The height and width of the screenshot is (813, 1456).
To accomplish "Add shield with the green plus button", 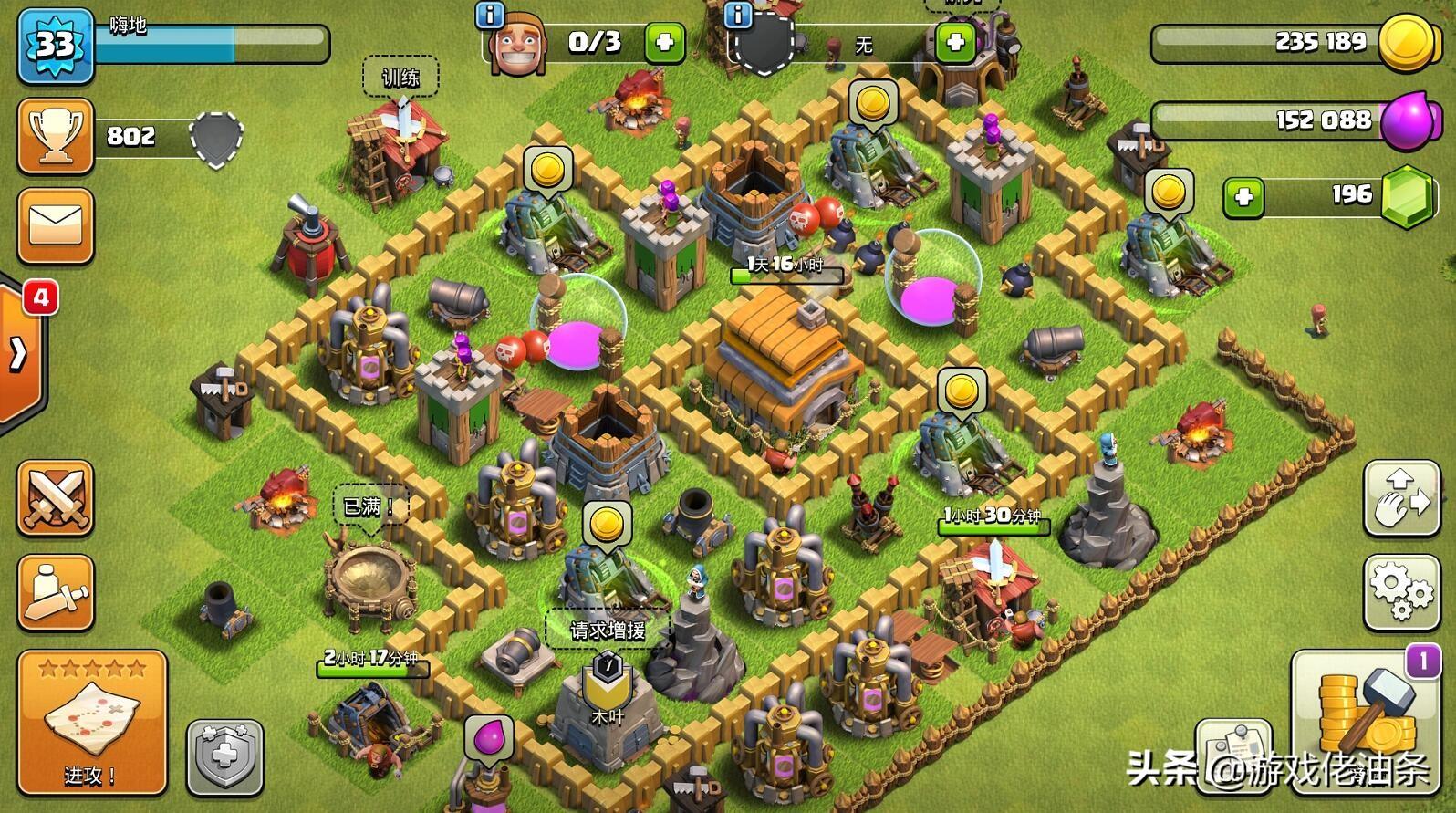I will pyautogui.click(x=955, y=42).
